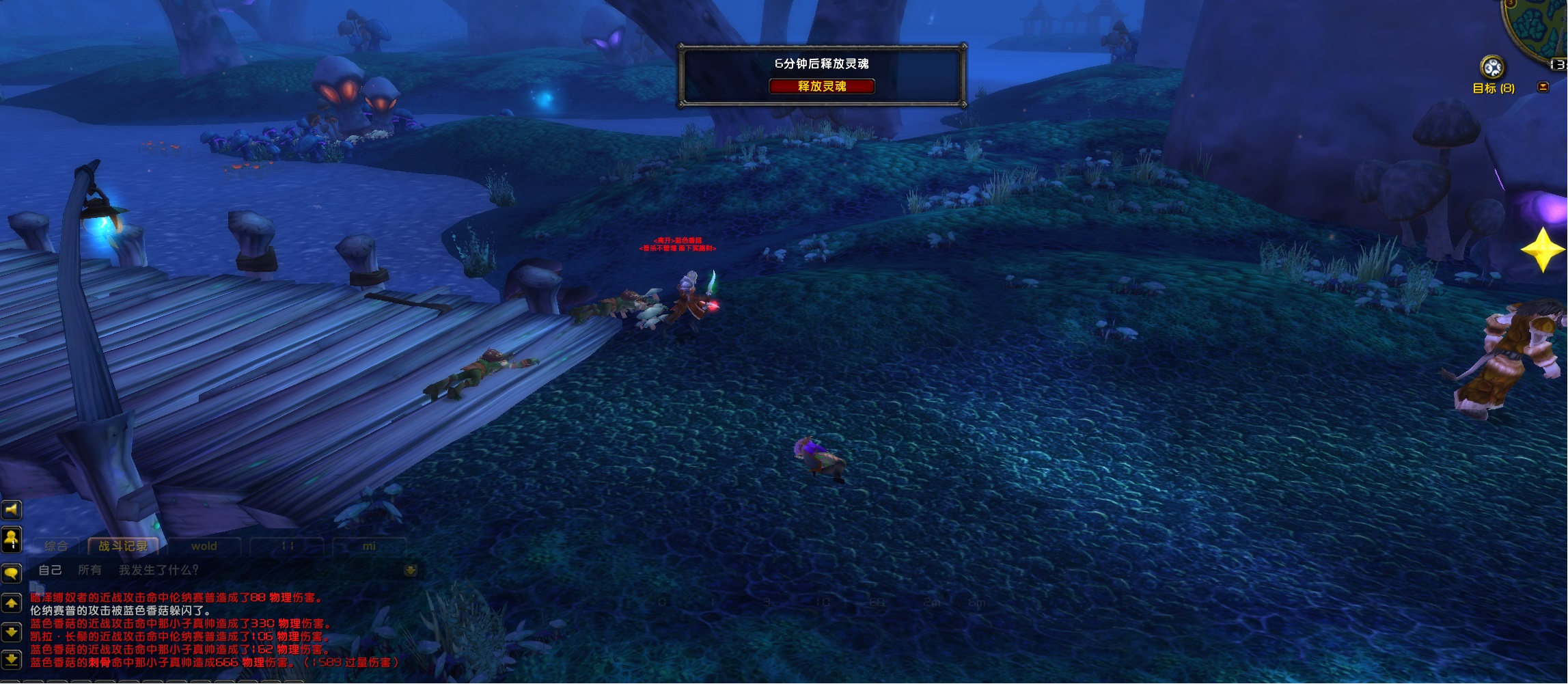Click the megaphone voice chat icon
Screen dimensions: 1568x684
12,510
